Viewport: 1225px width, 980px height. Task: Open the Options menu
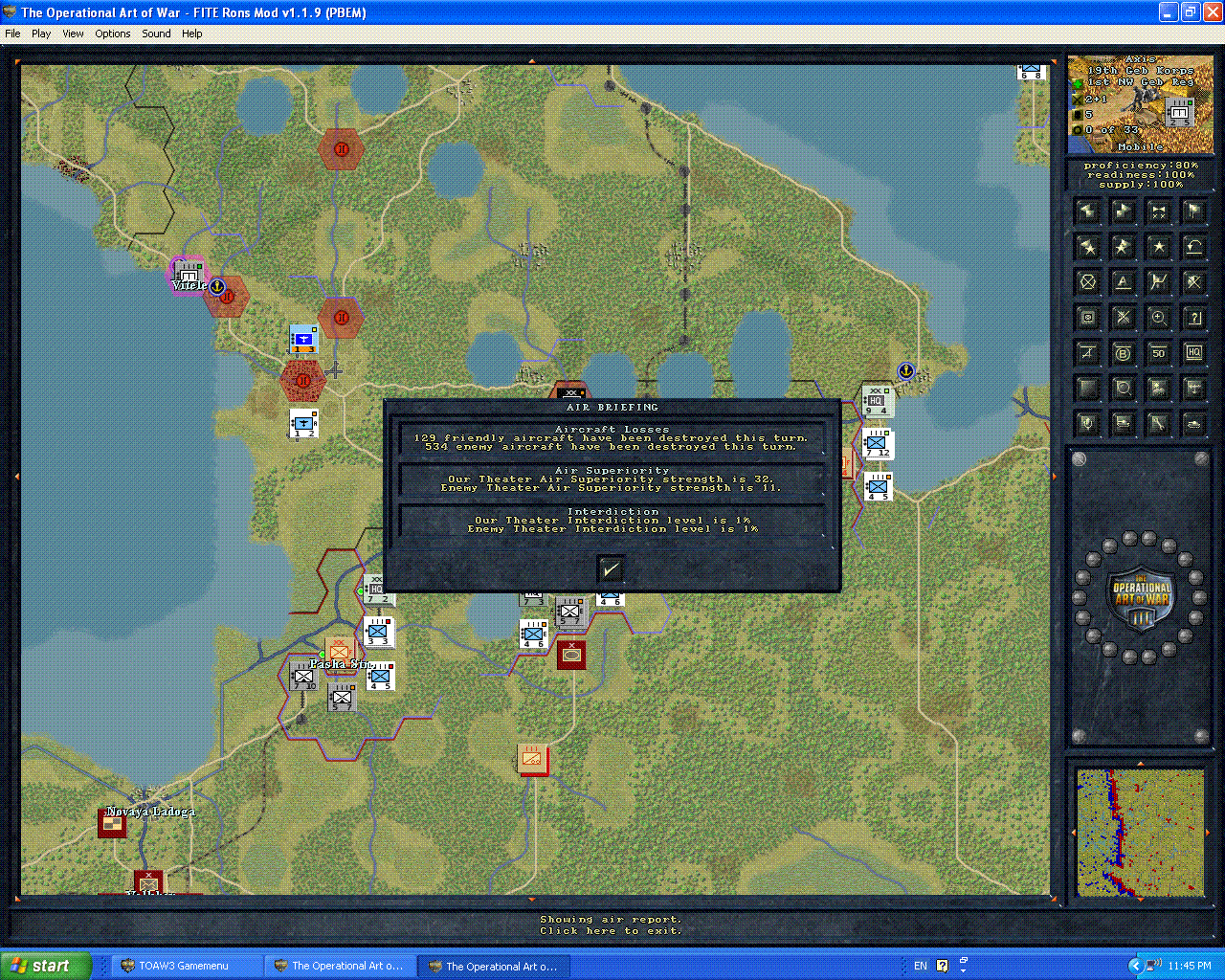click(112, 33)
